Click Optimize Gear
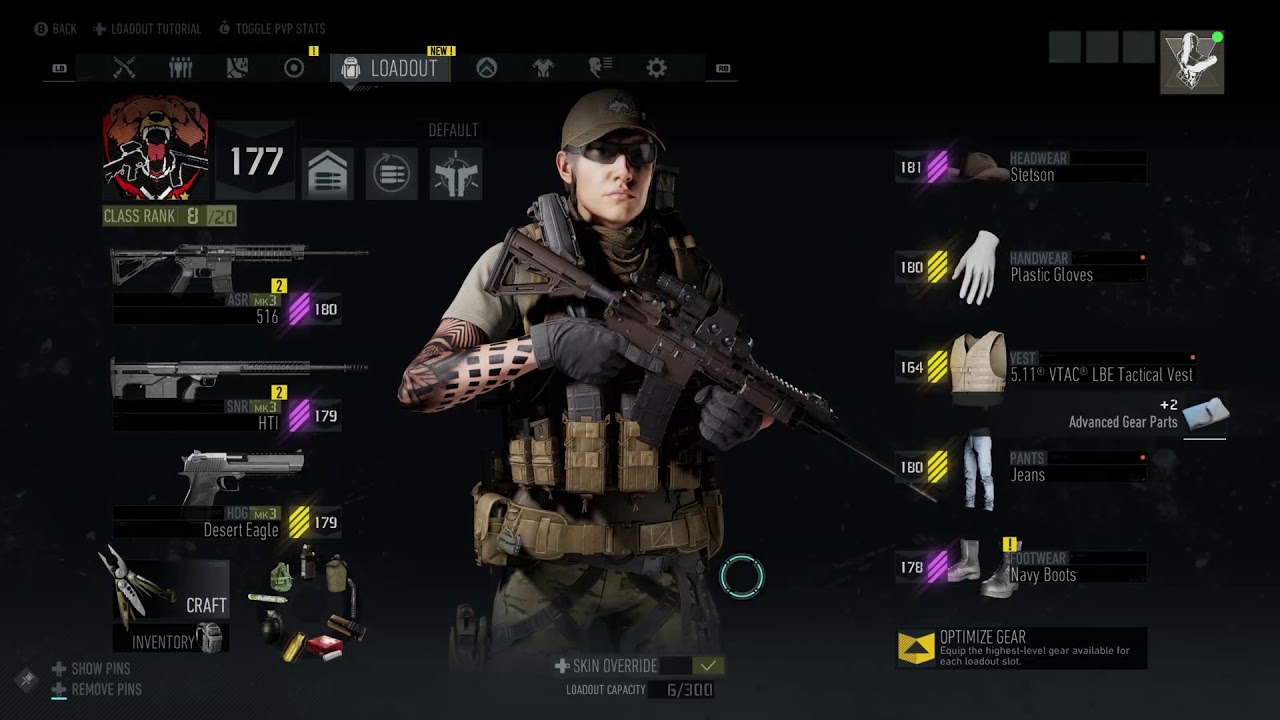Image resolution: width=1280 pixels, height=720 pixels. [1020, 648]
